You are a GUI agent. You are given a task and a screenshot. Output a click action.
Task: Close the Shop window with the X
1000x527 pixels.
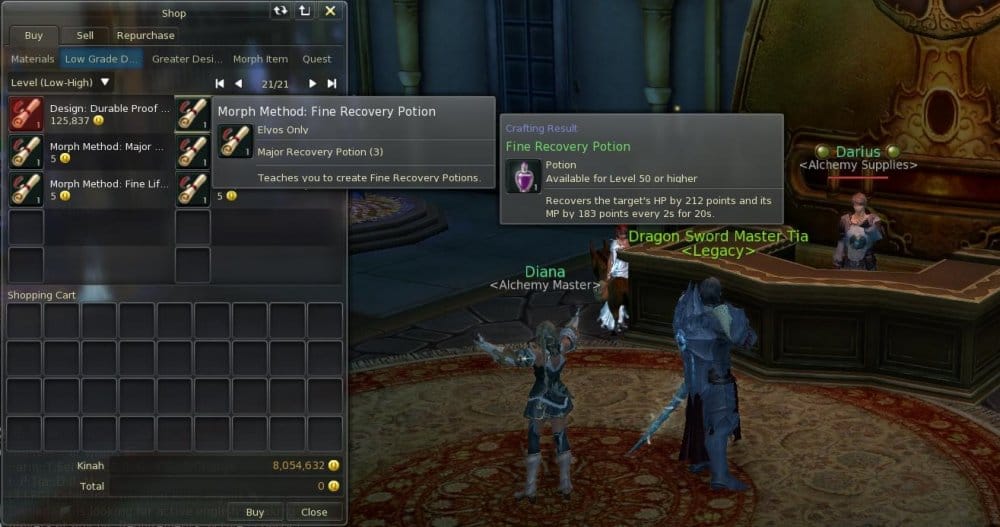(330, 11)
